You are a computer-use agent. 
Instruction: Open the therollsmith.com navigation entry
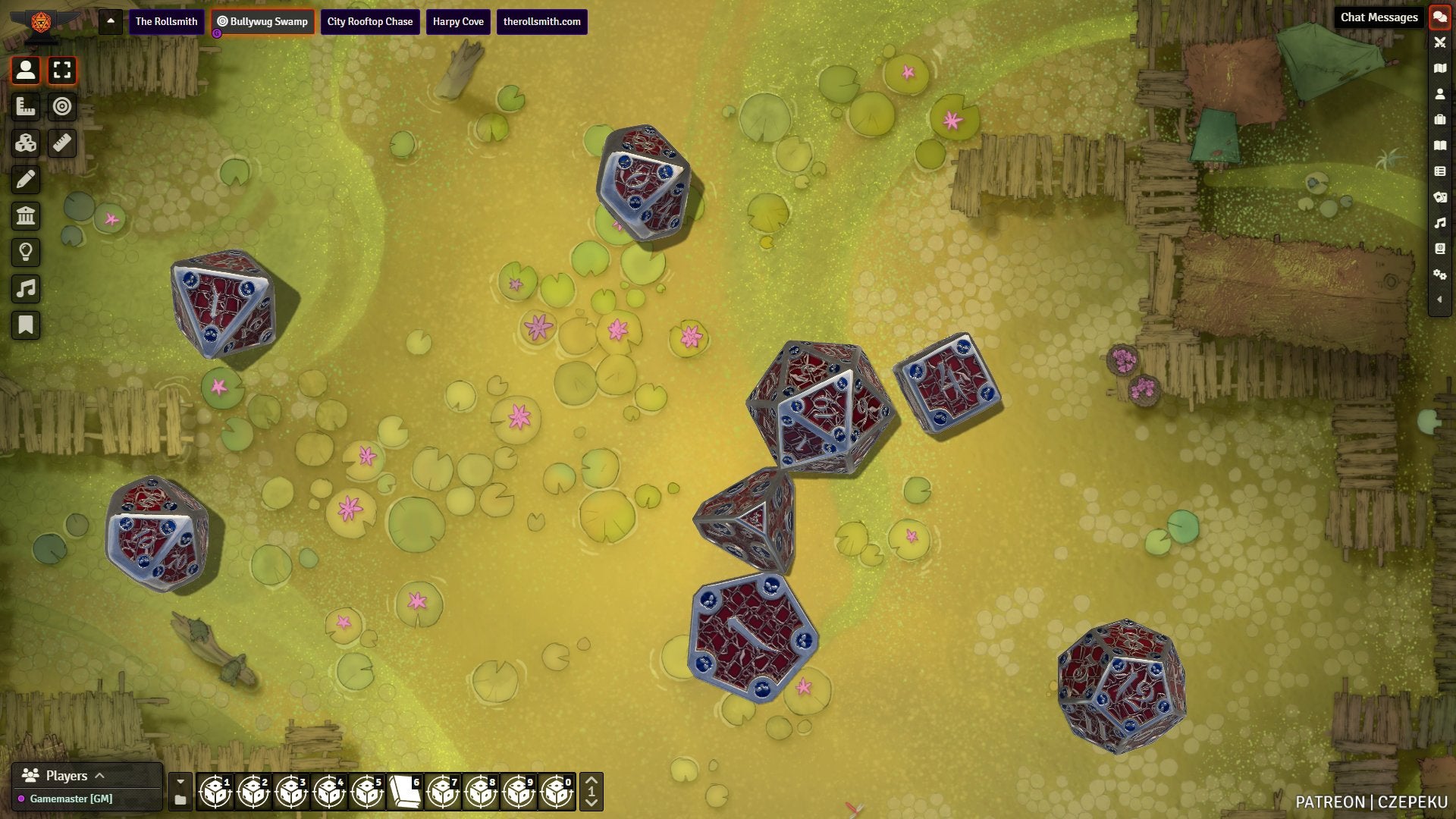point(541,21)
